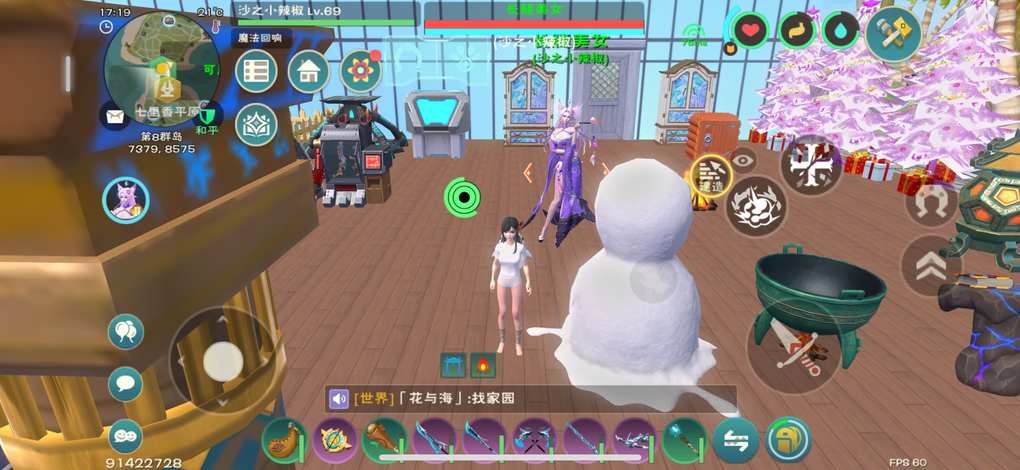Toggle the eye visibility icon
The image size is (1020, 470).
click(743, 158)
